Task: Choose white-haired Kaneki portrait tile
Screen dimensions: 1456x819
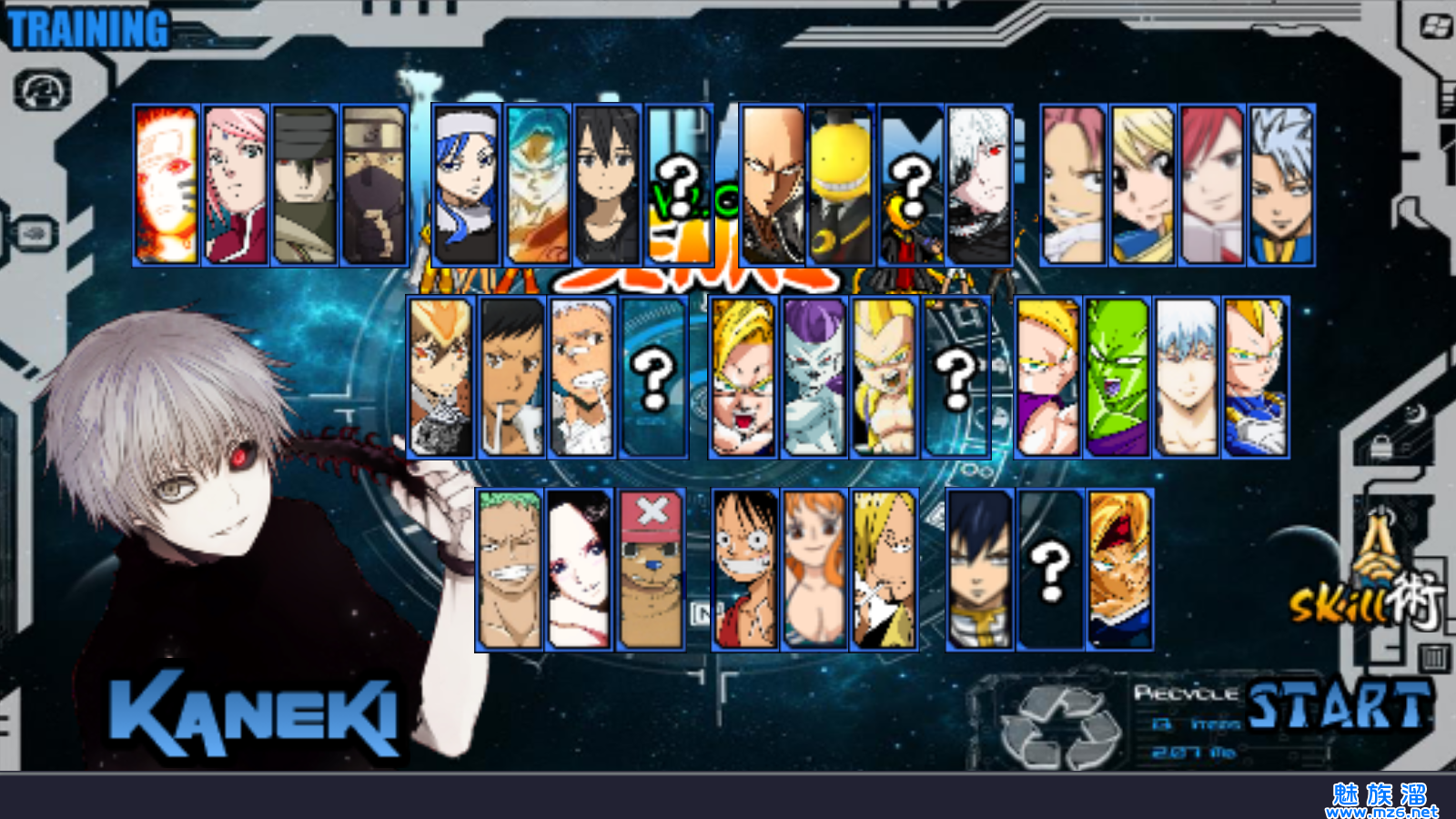Action: (x=979, y=185)
